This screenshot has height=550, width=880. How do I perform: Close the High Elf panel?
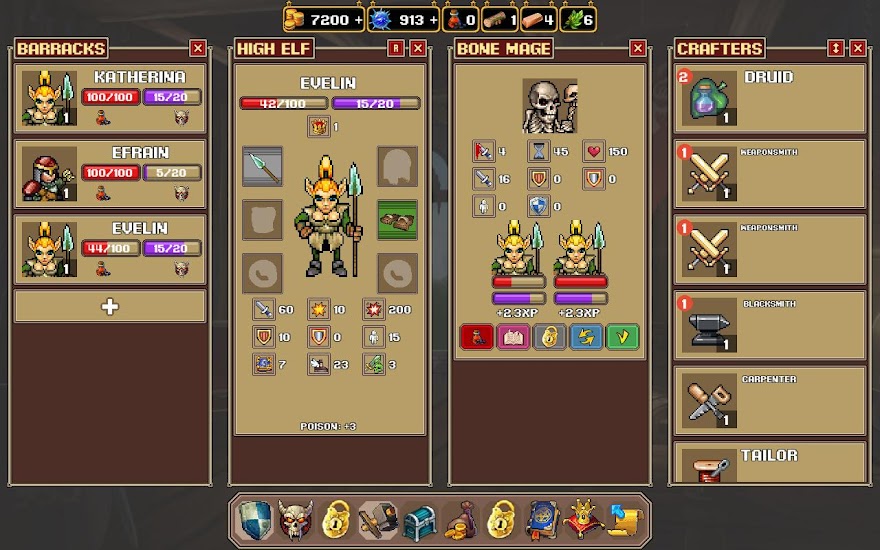pyautogui.click(x=418, y=48)
